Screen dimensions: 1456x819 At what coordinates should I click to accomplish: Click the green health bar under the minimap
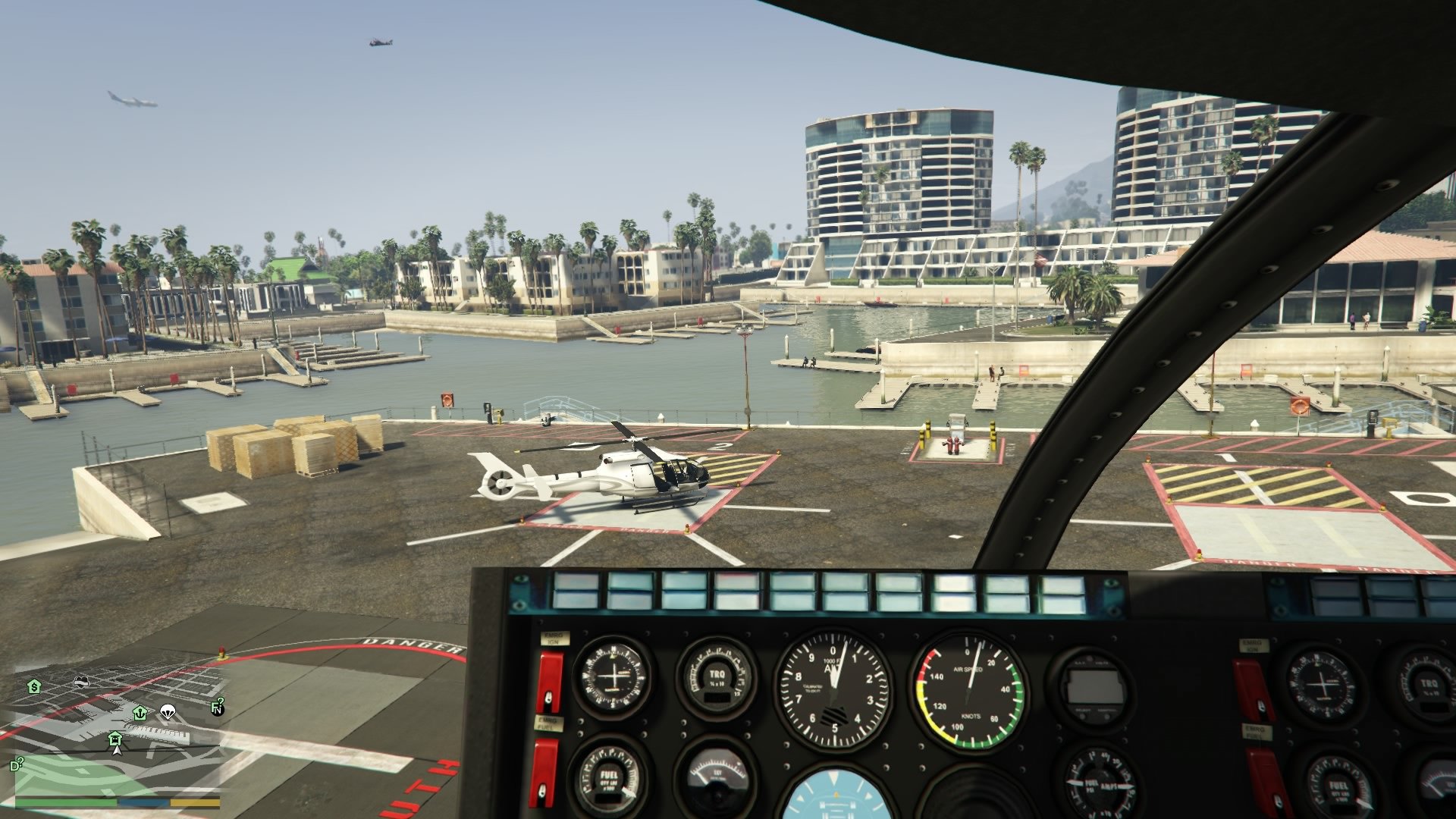point(67,802)
